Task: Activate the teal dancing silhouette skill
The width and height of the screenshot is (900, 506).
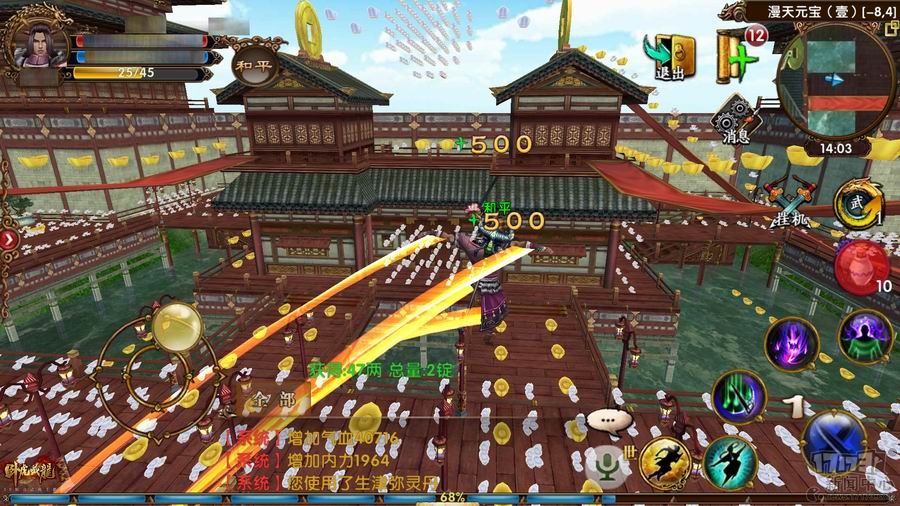Action: [730, 464]
